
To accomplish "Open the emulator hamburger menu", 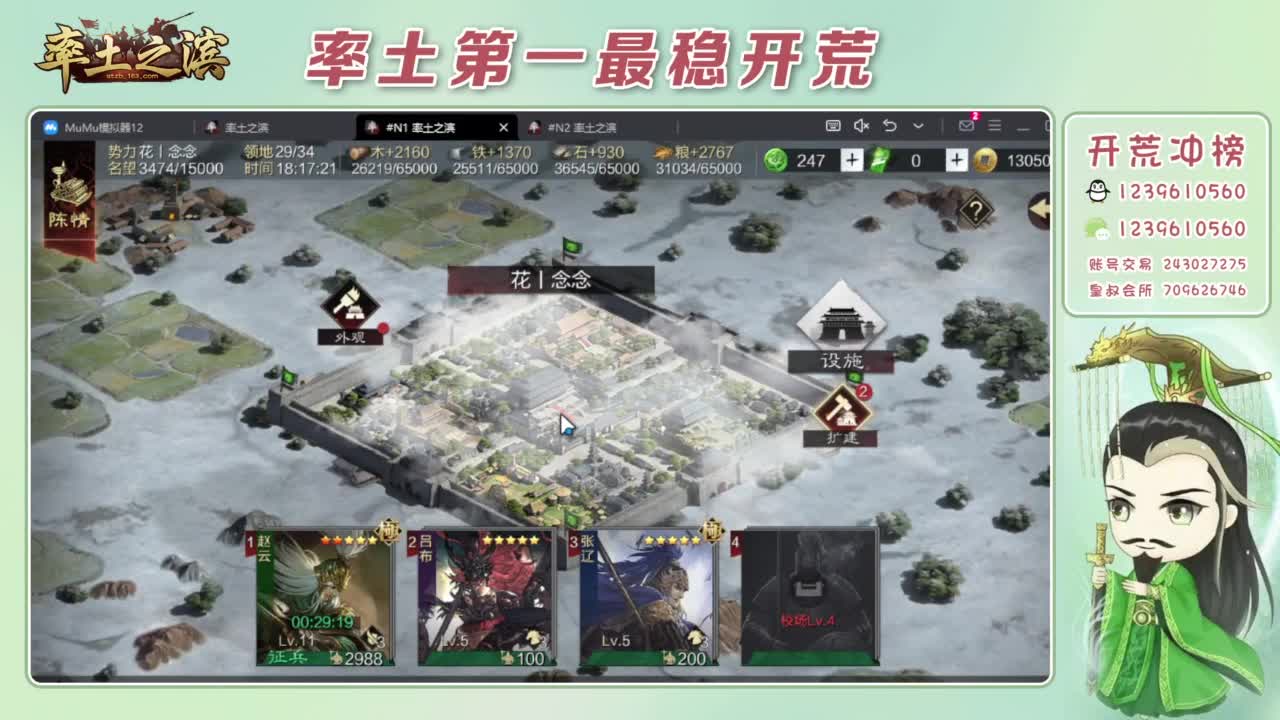I will tap(993, 128).
